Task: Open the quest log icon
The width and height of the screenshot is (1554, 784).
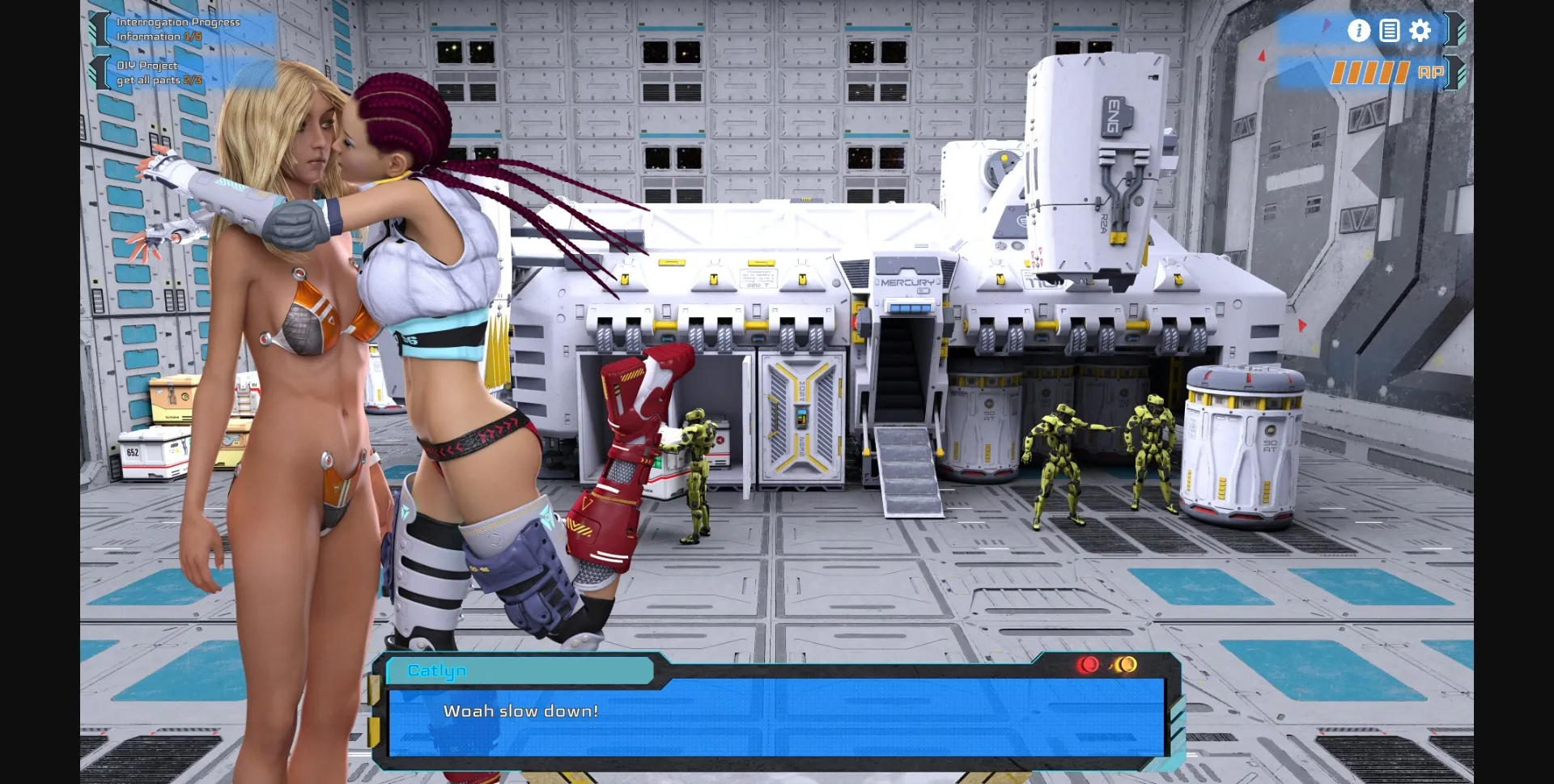Action: (1391, 30)
